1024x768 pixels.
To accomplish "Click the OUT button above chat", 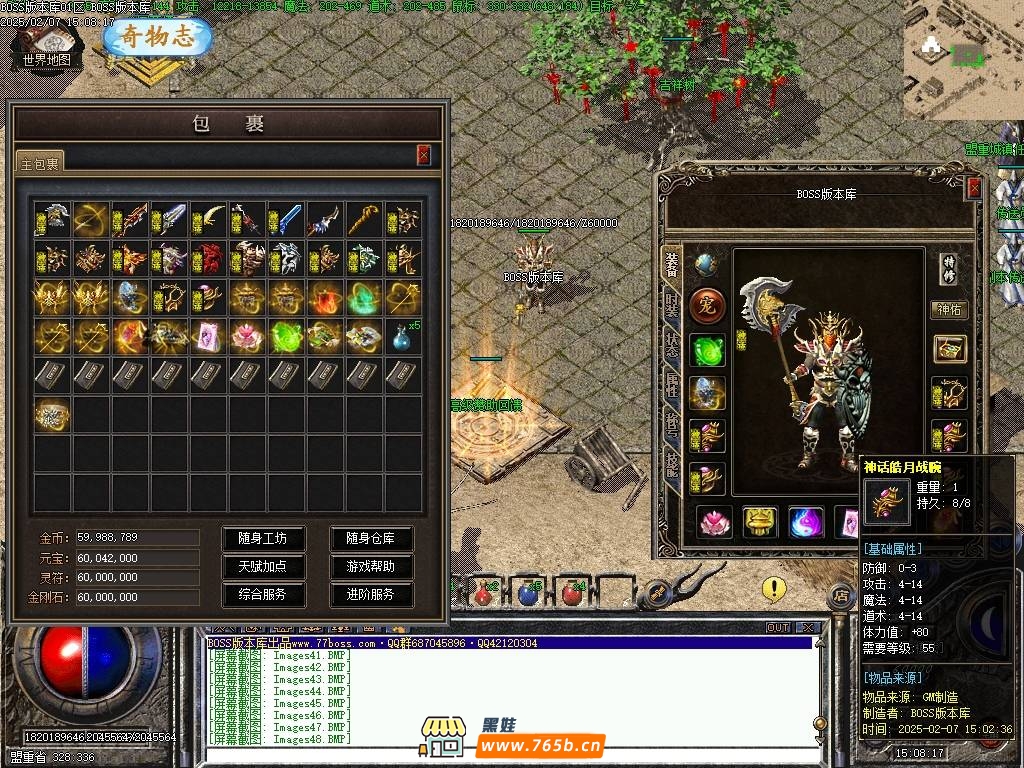I will click(778, 628).
